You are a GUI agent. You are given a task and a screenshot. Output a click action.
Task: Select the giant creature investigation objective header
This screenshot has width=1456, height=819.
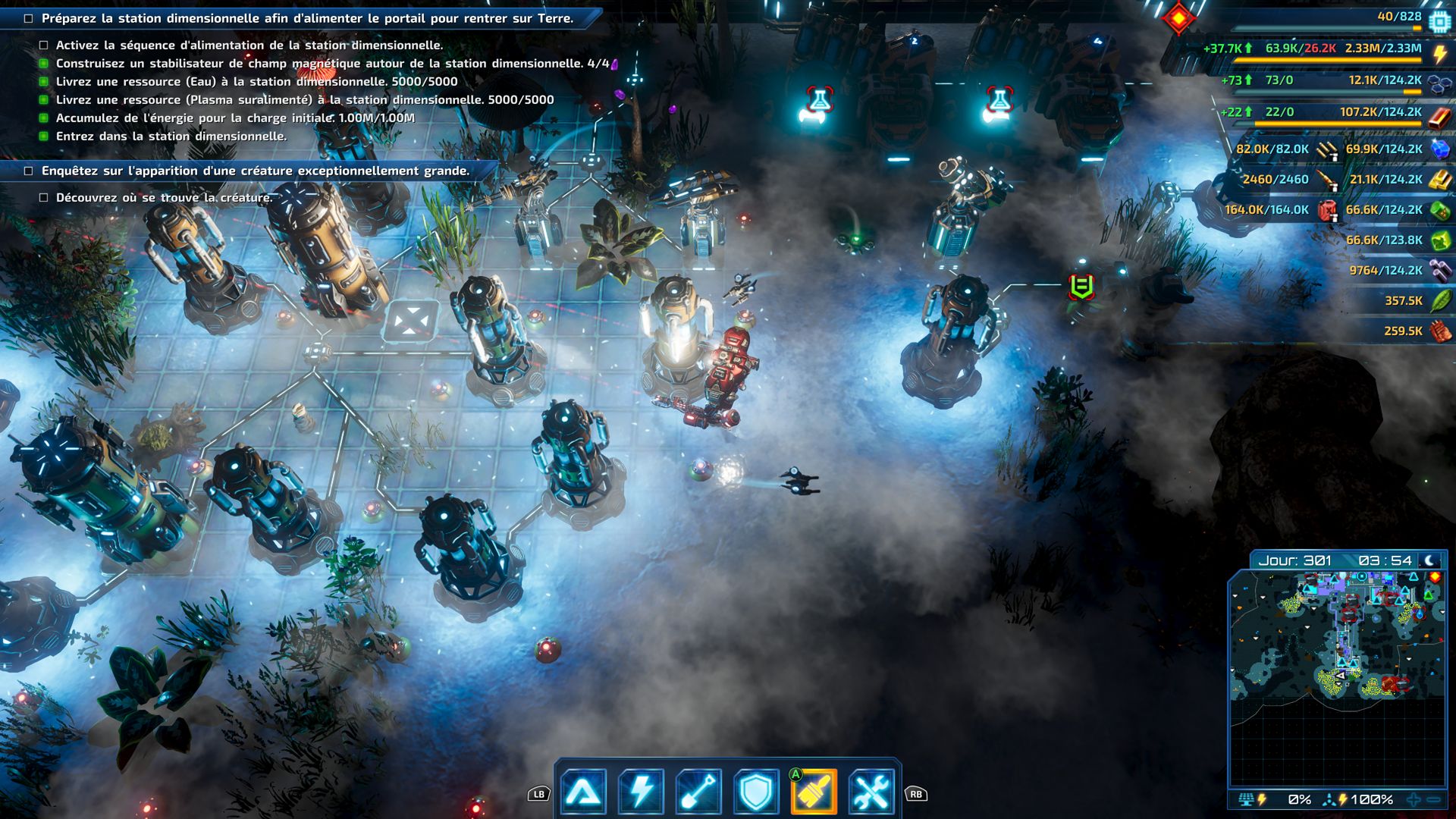click(x=255, y=171)
